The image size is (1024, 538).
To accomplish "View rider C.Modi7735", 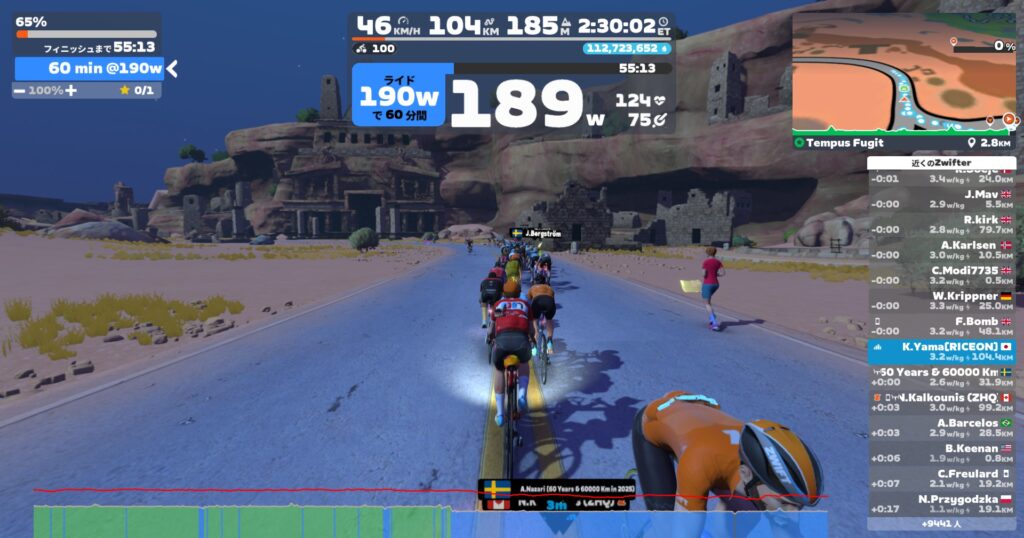I will (941, 275).
